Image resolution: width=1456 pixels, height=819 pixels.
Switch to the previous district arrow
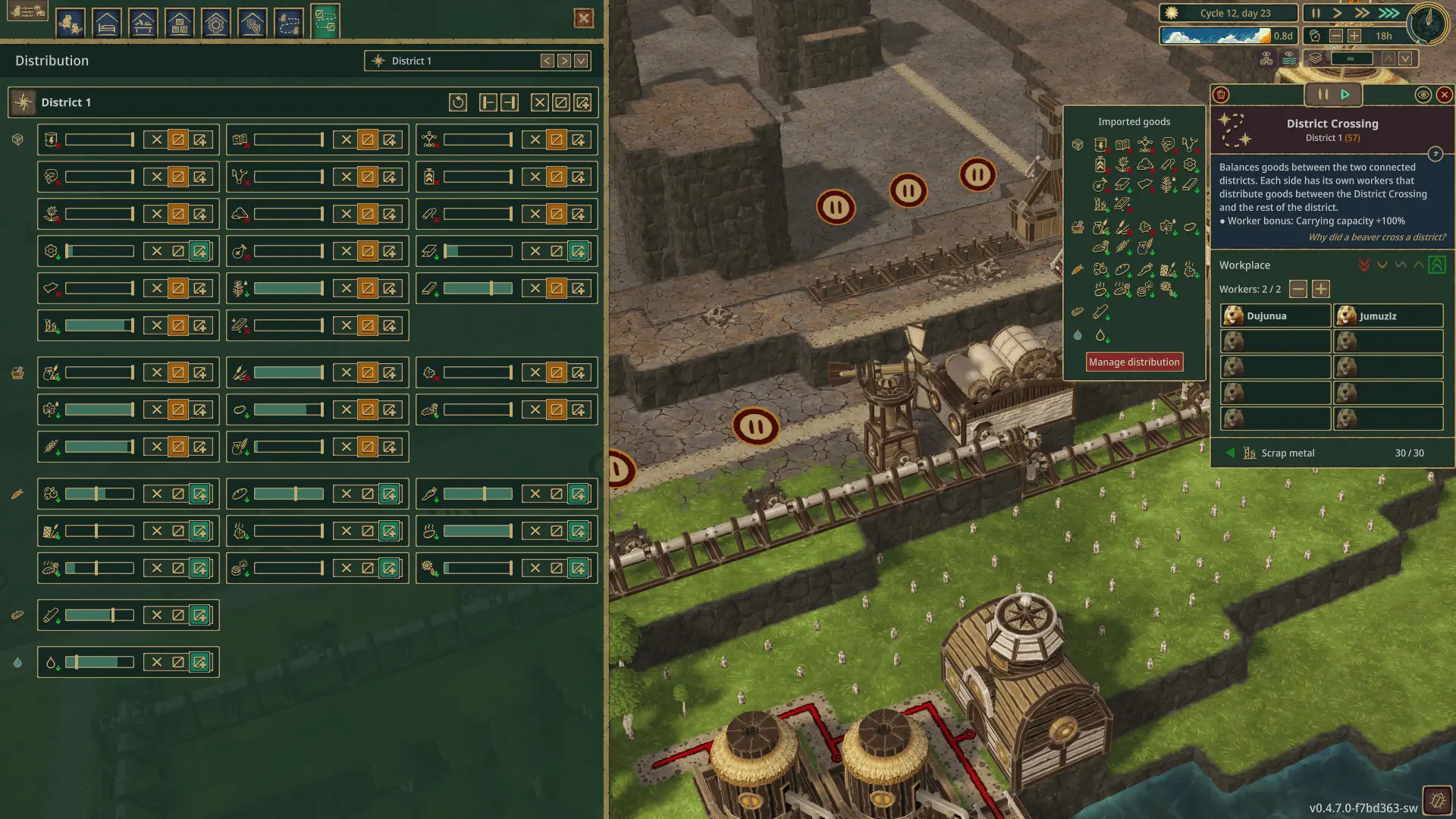point(547,61)
